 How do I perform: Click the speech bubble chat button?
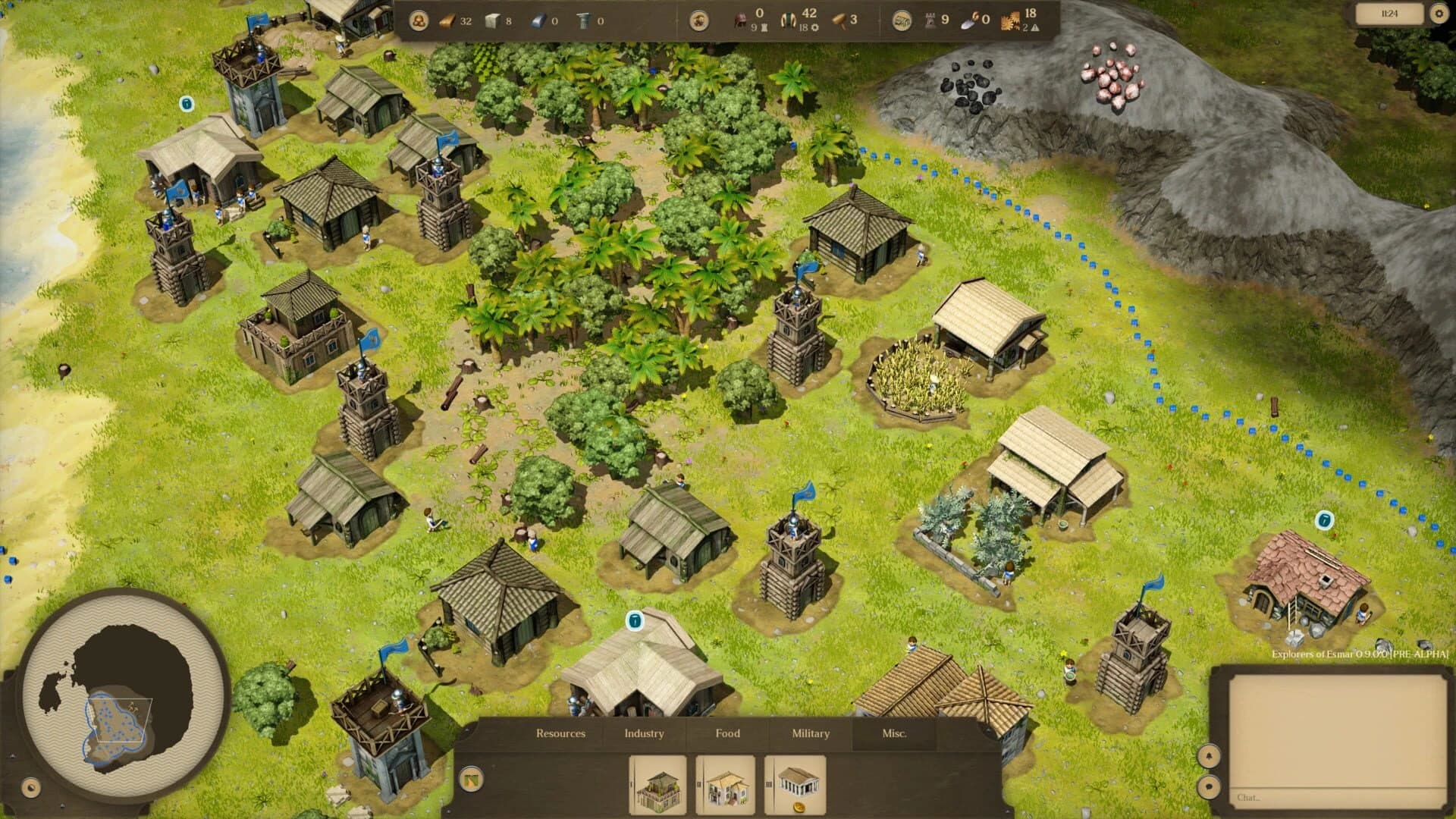pos(1209,786)
